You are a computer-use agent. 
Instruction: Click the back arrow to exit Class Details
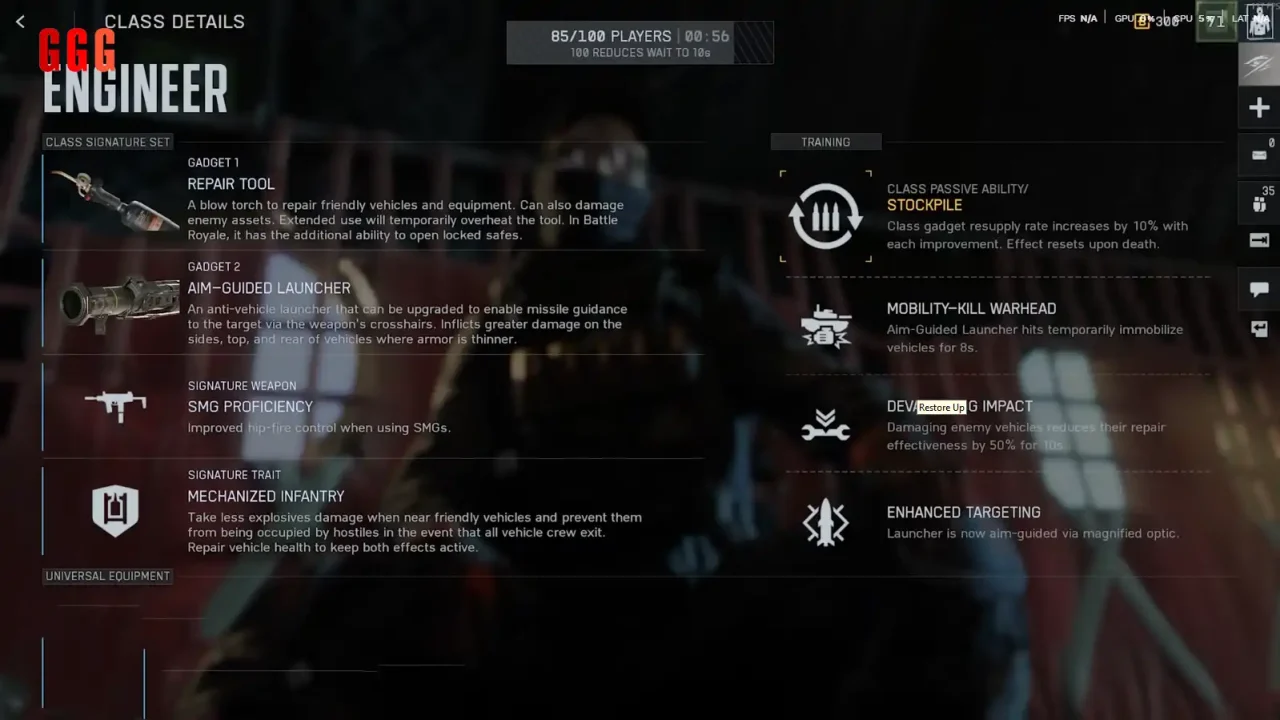[x=20, y=21]
